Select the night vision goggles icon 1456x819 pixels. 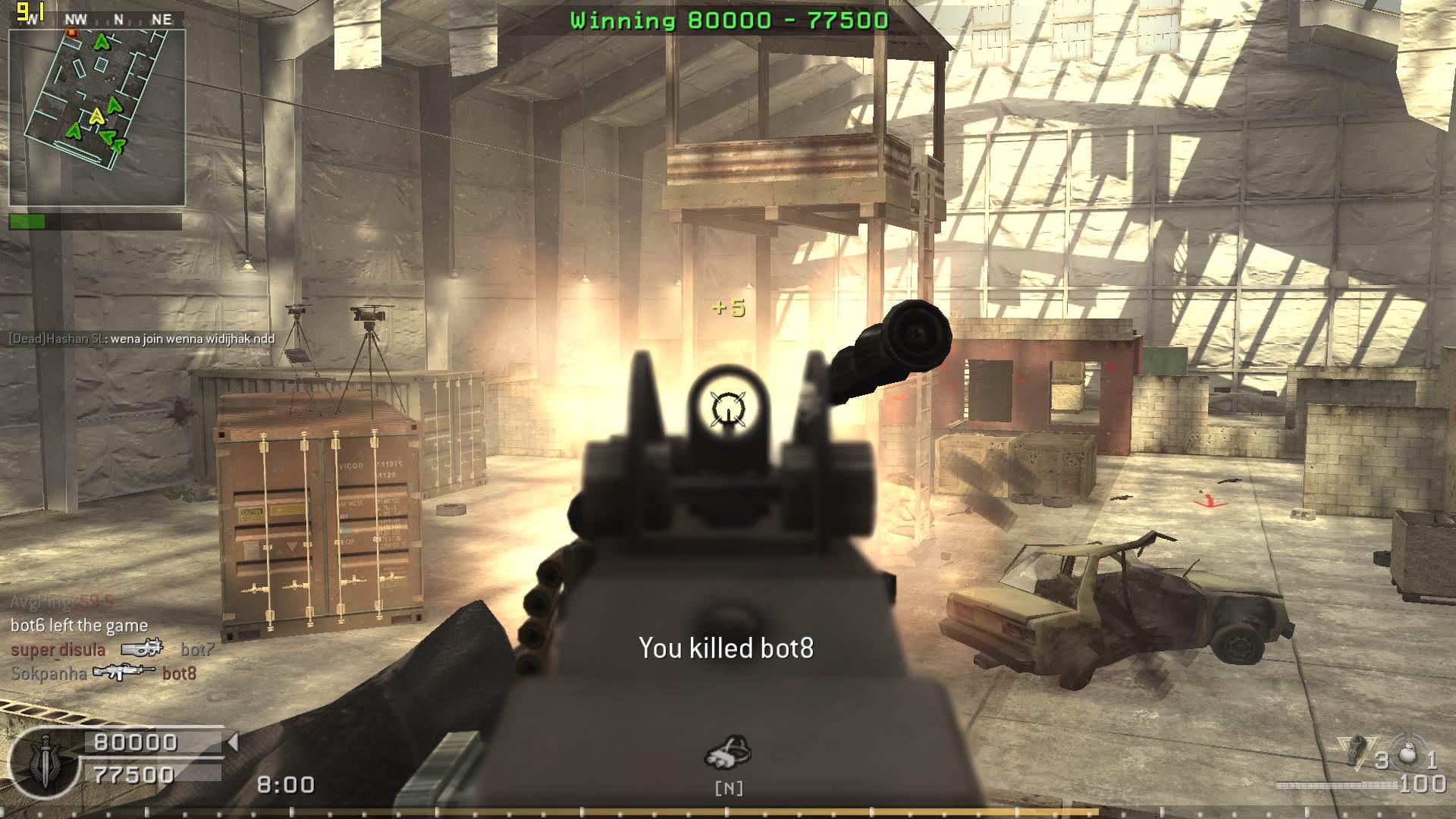click(x=728, y=752)
